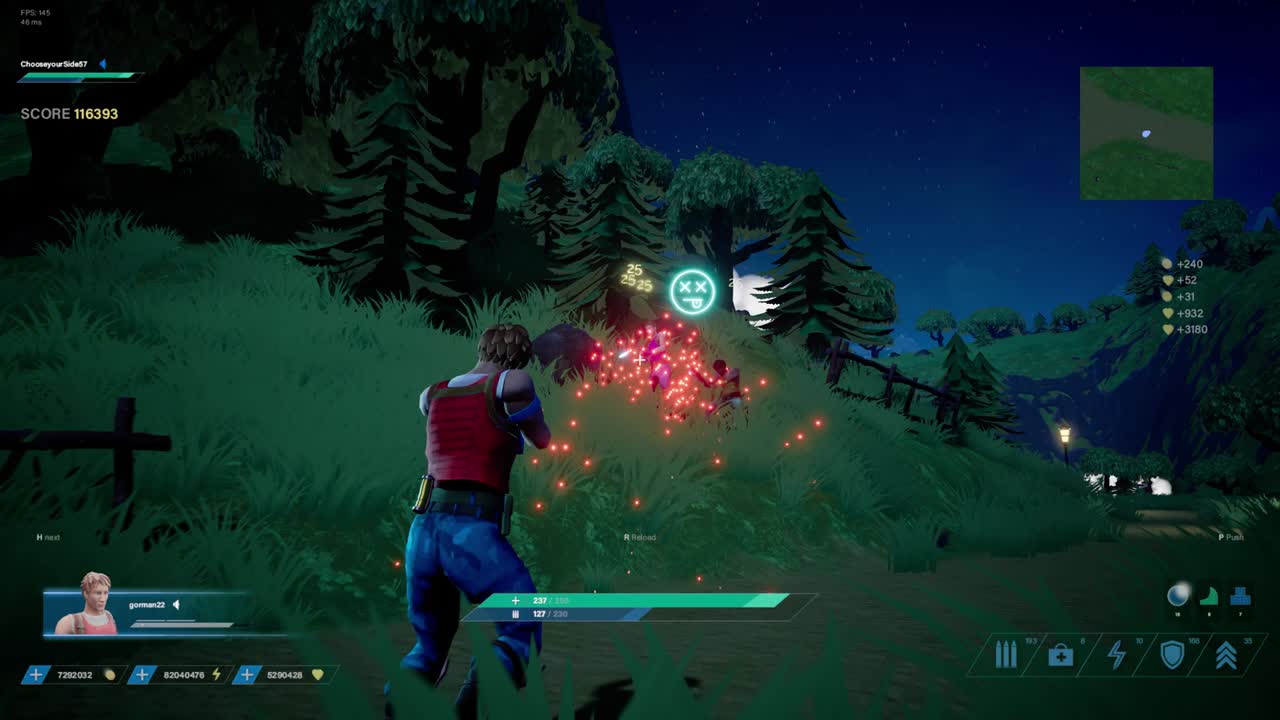Pick the green ramp build piece
The width and height of the screenshot is (1280, 720).
[x=1209, y=596]
